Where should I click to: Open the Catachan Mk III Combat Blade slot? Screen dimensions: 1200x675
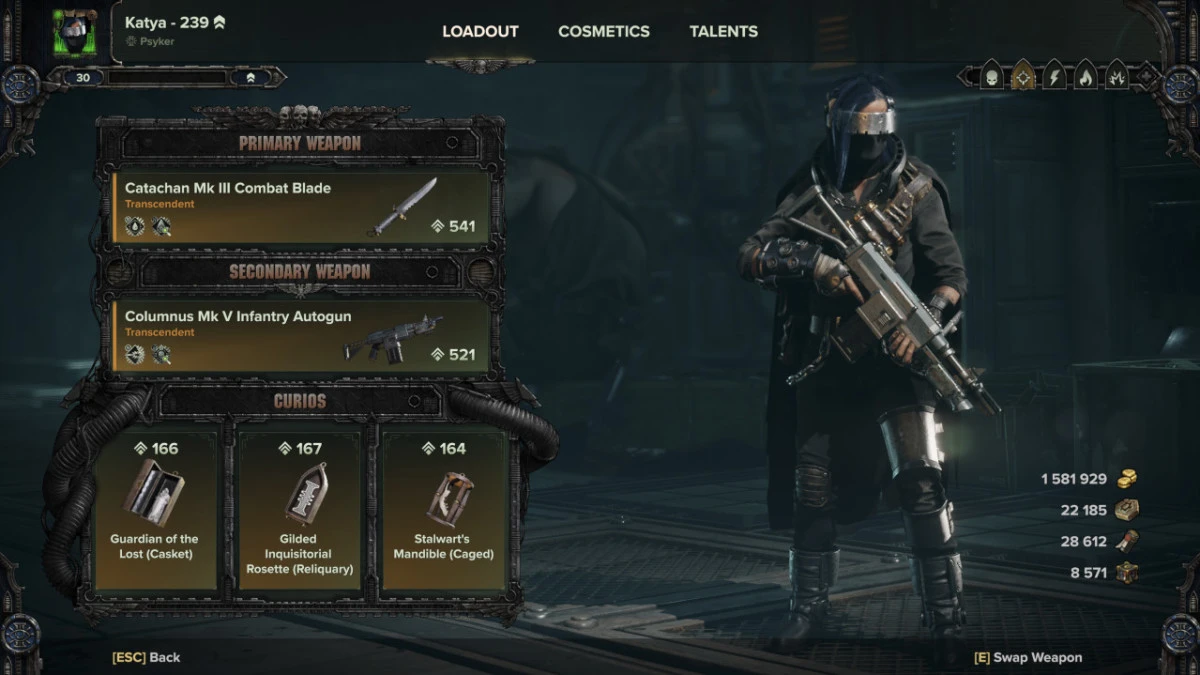click(x=301, y=207)
